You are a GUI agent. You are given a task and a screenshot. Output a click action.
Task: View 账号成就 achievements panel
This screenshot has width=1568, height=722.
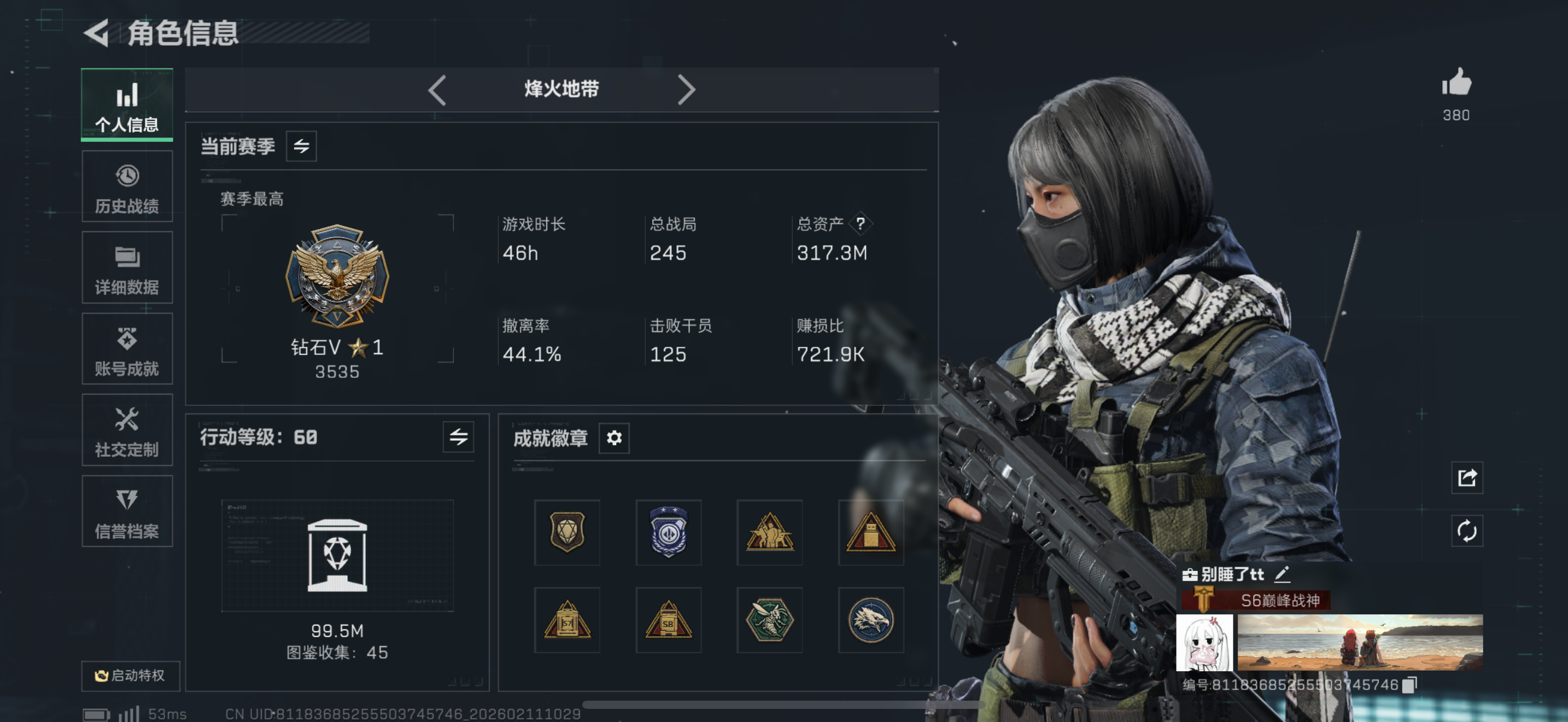(127, 349)
